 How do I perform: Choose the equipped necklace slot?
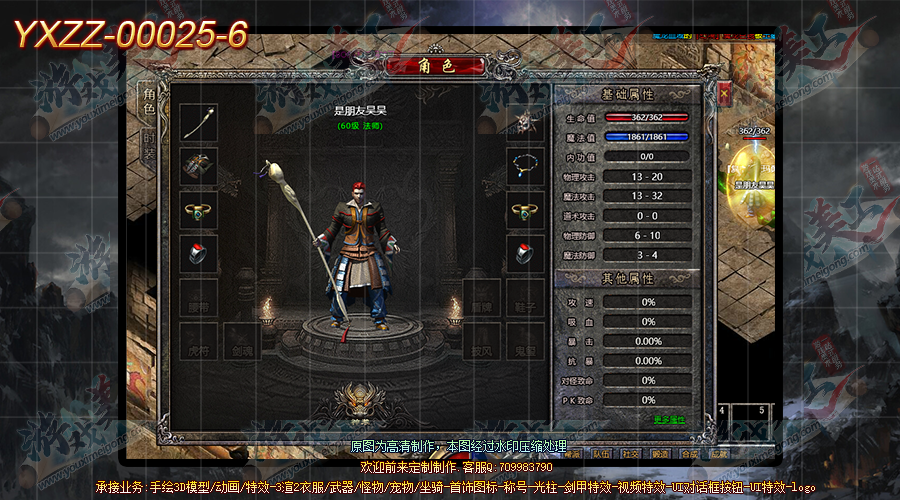(524, 166)
